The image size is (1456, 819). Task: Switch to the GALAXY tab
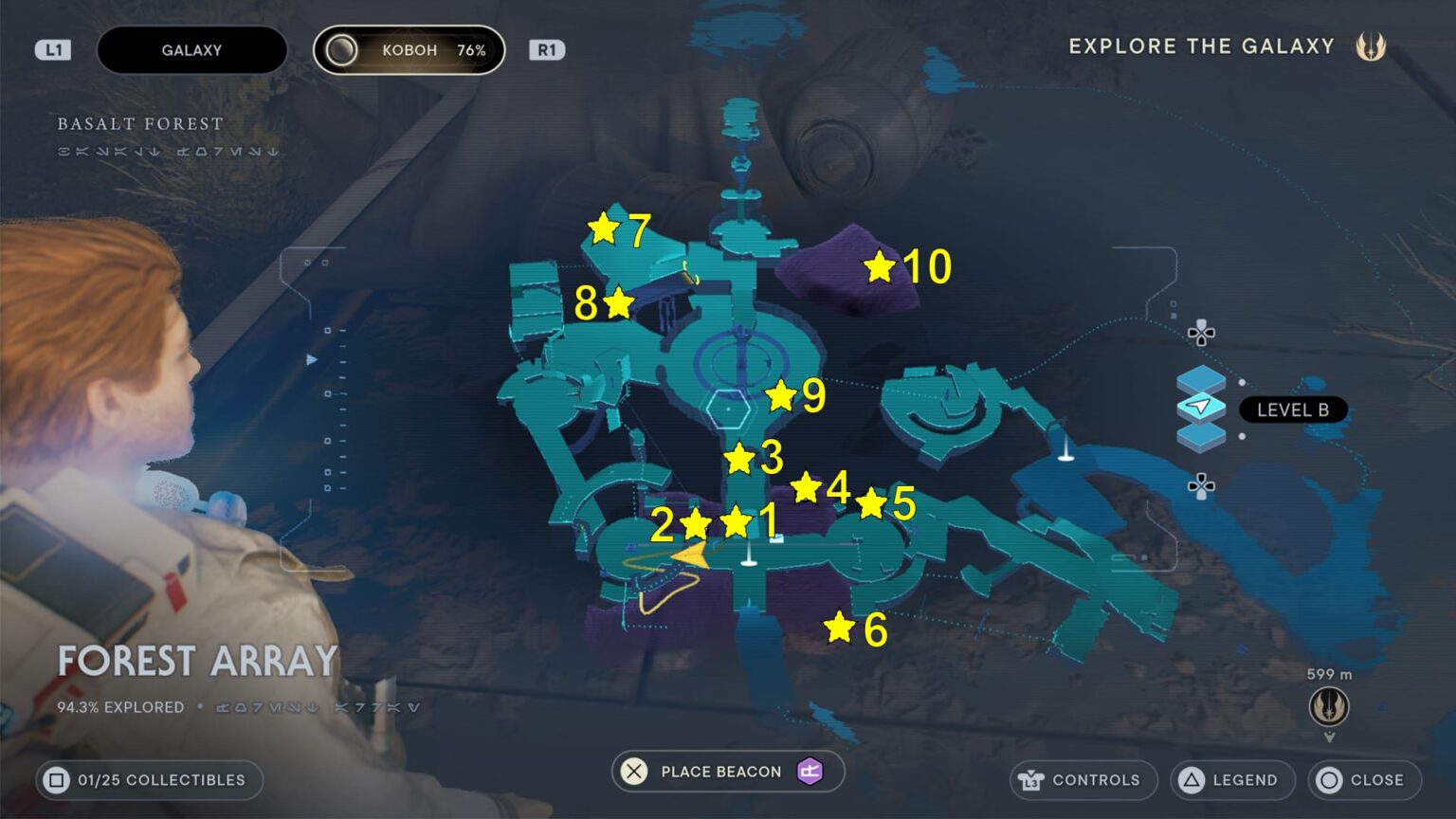[191, 49]
